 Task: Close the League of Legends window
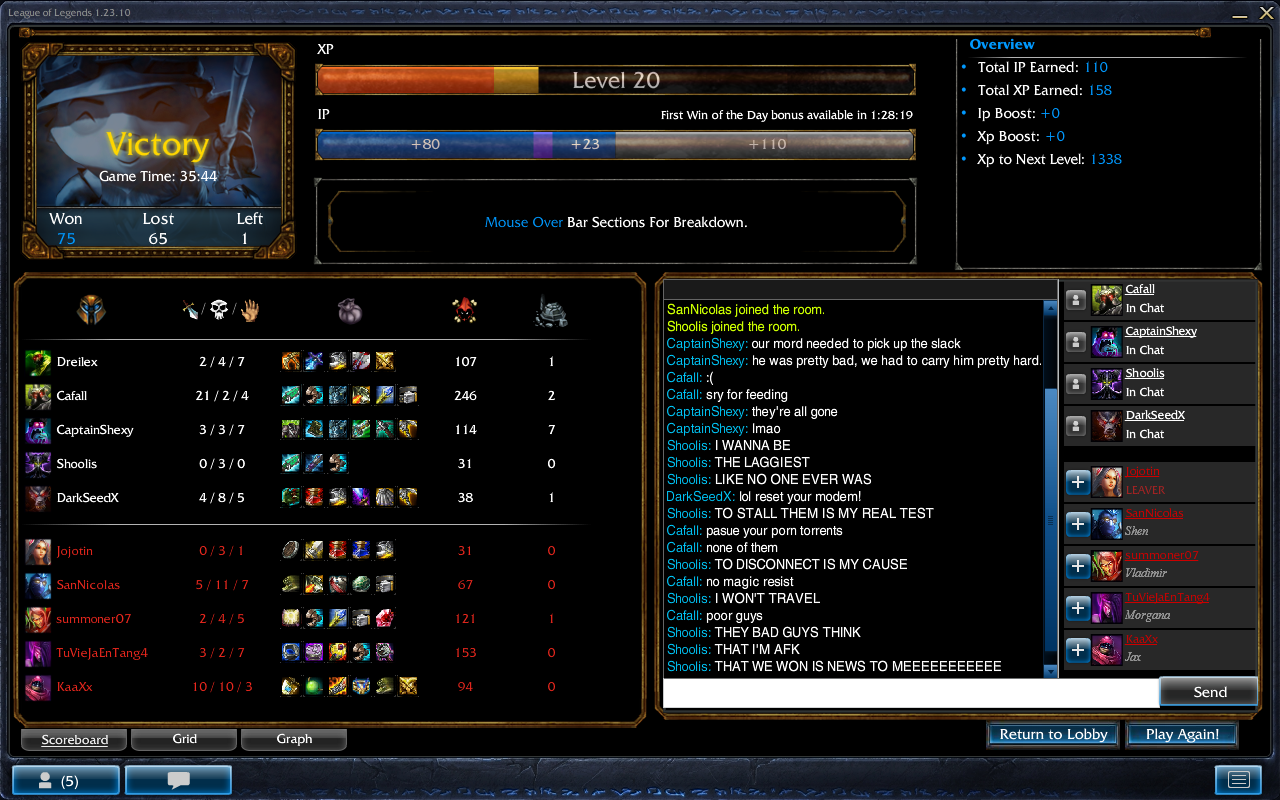click(1264, 13)
